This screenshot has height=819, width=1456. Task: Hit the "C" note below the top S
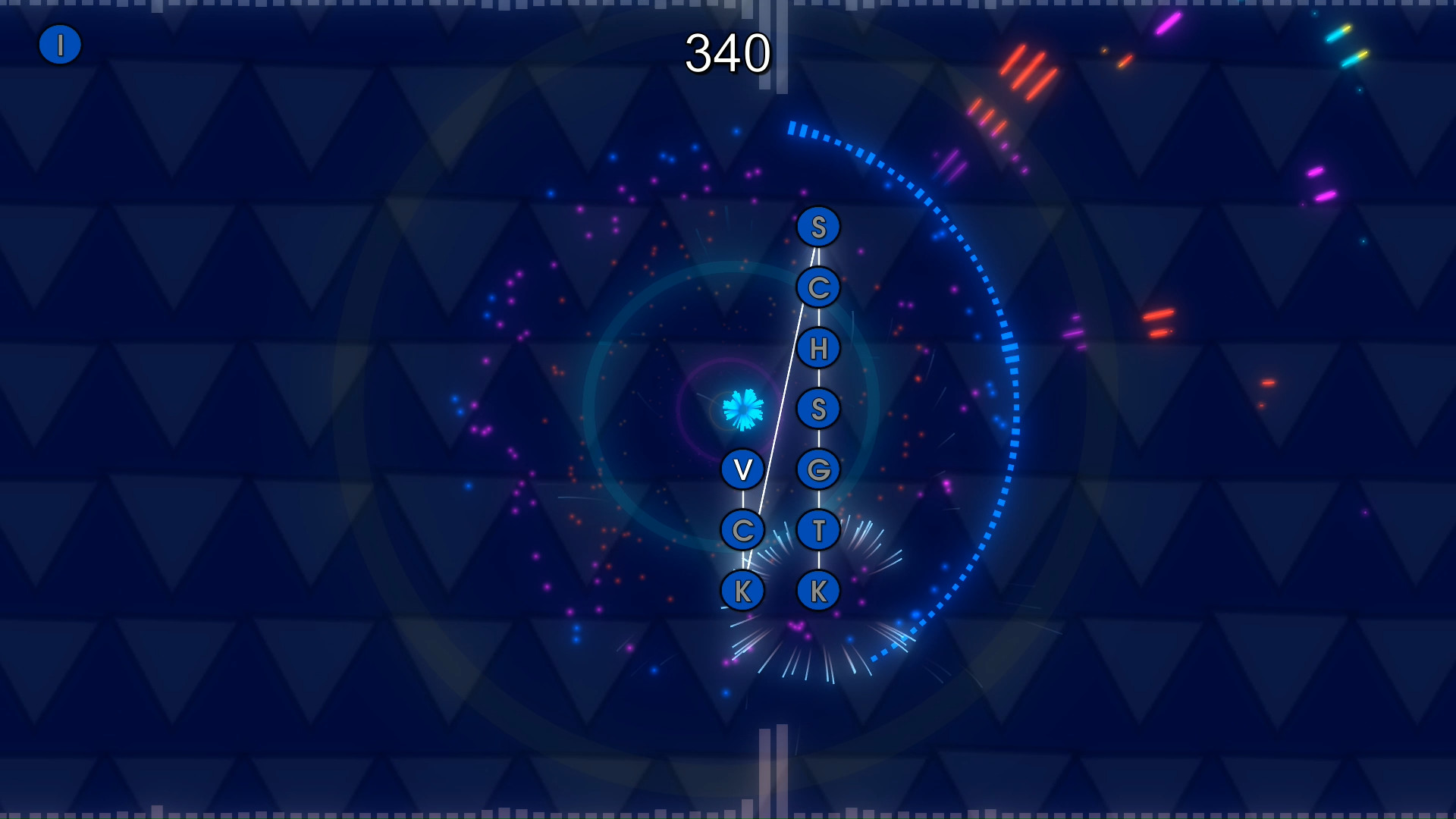tap(817, 287)
